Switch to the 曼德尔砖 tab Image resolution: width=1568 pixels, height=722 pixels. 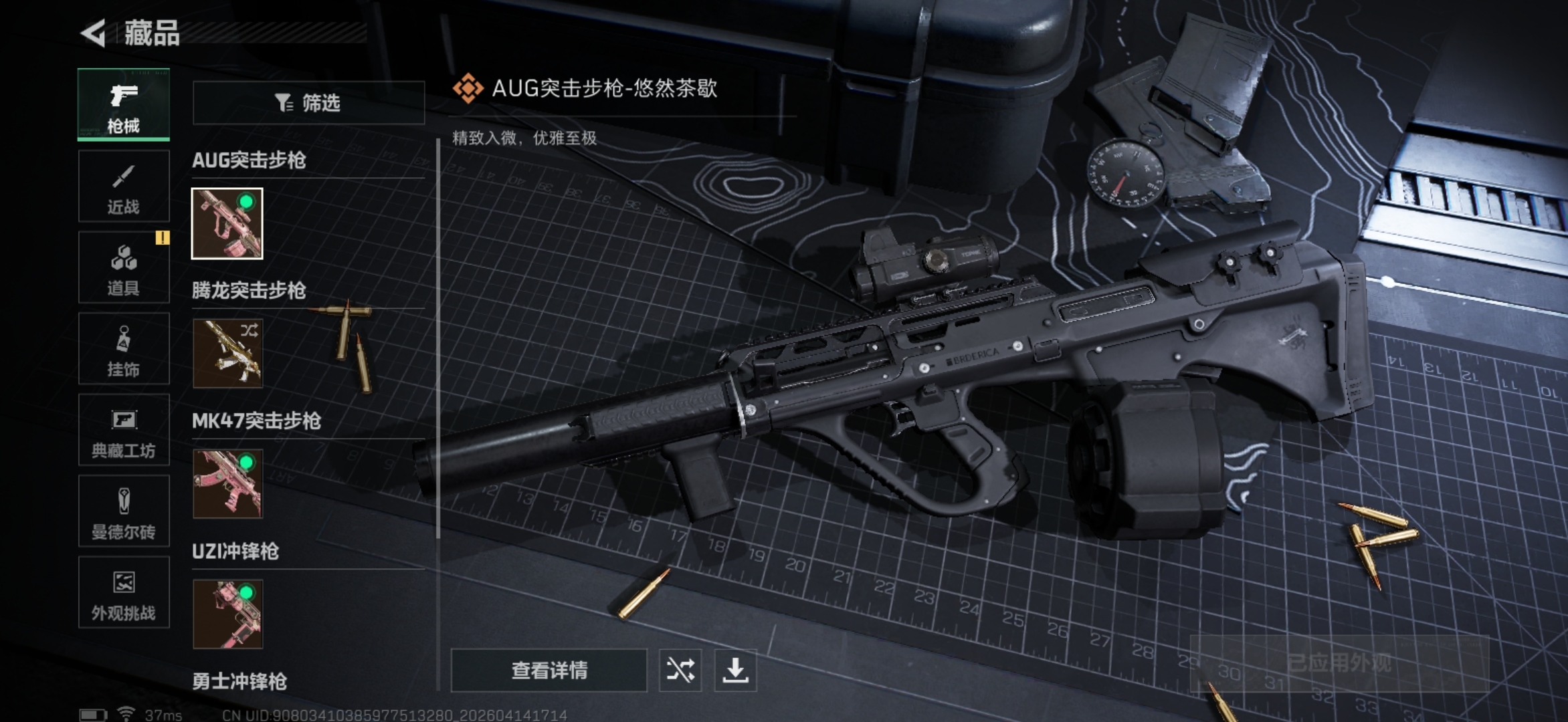(x=124, y=513)
